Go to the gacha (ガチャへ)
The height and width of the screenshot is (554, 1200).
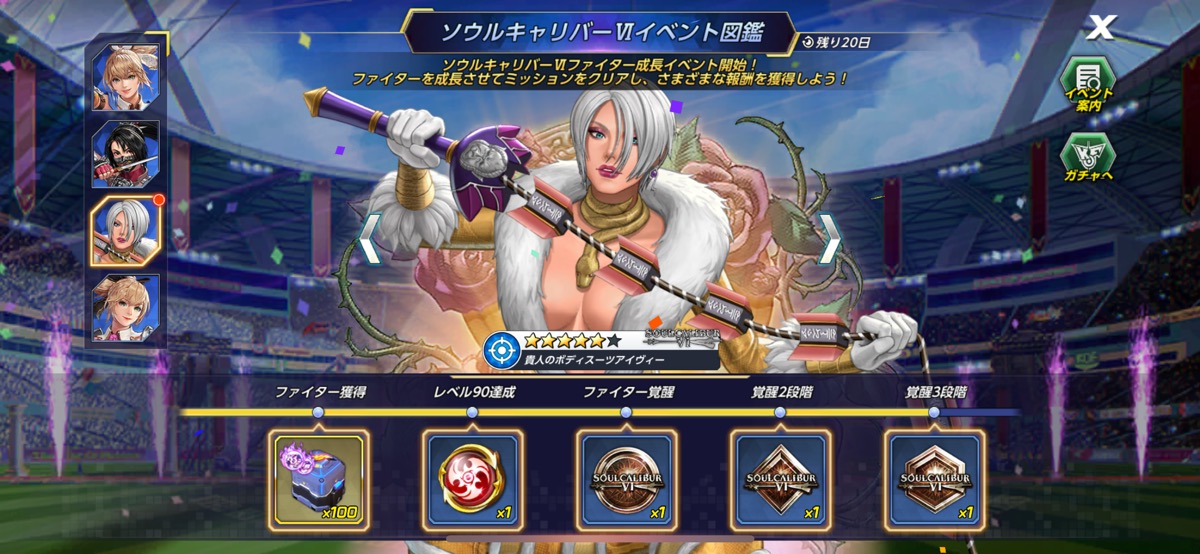[x=1088, y=160]
